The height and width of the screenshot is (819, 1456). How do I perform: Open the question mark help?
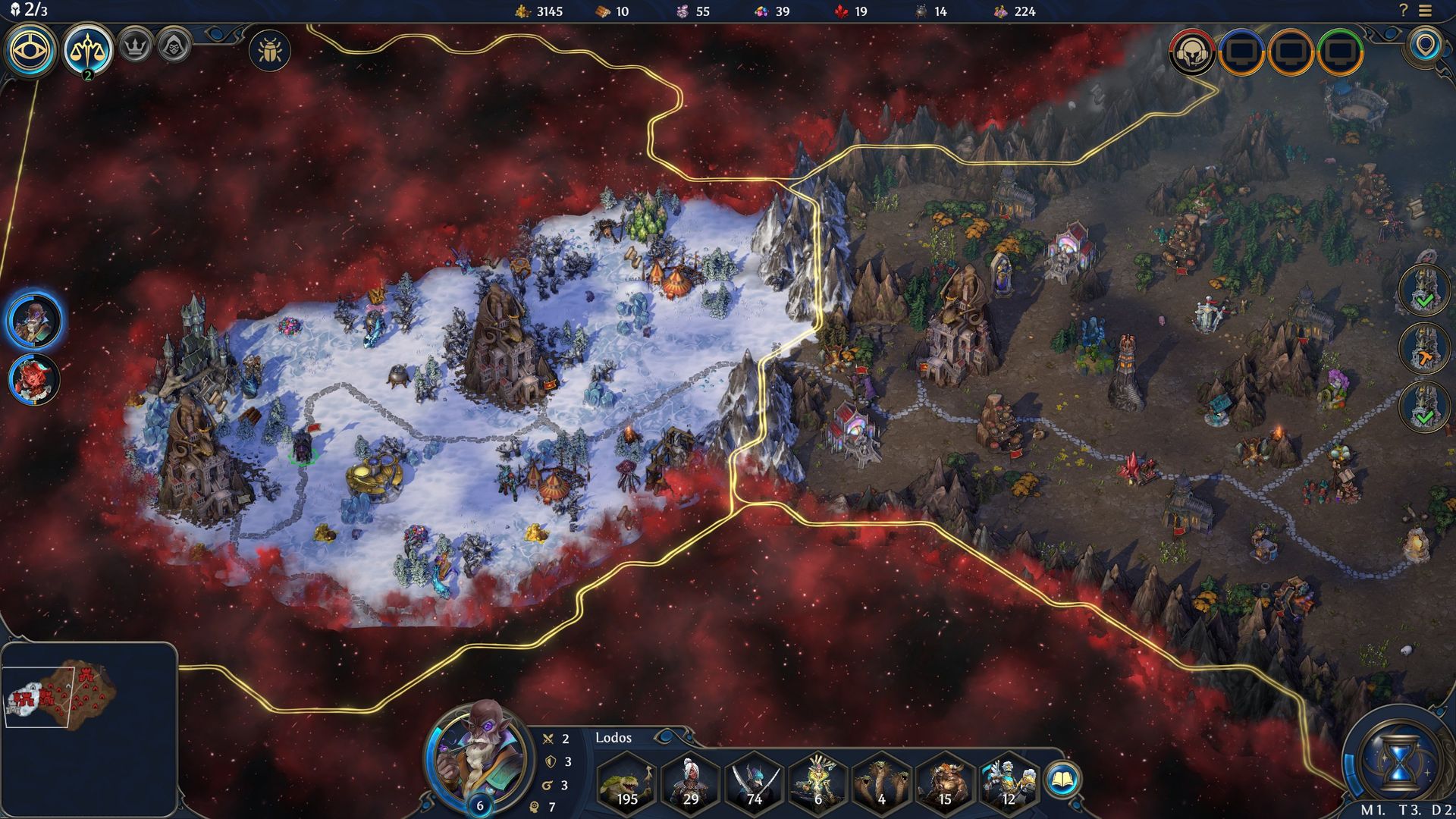tap(1403, 11)
